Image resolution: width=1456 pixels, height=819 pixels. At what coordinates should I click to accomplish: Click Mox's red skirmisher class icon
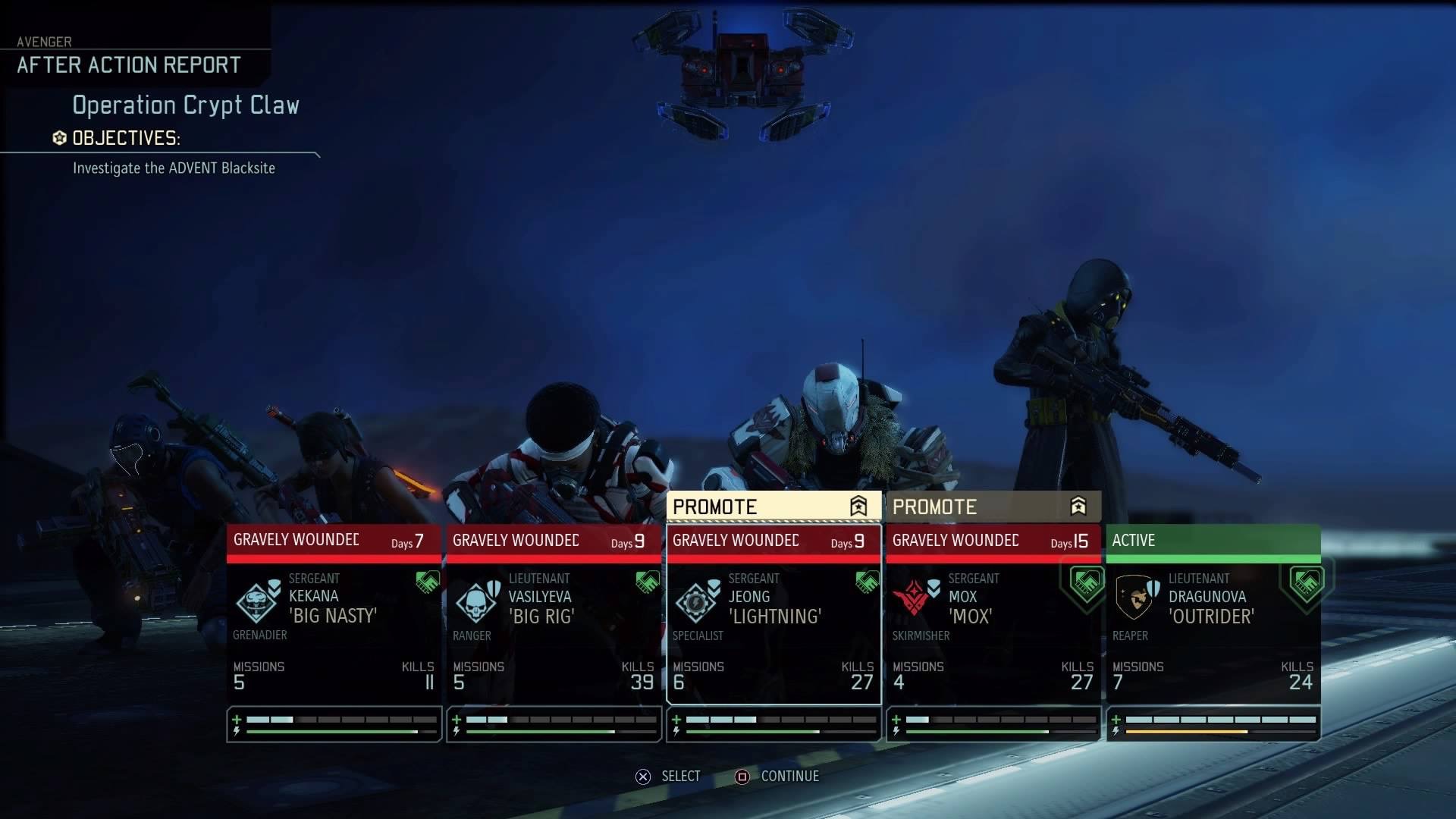(912, 601)
